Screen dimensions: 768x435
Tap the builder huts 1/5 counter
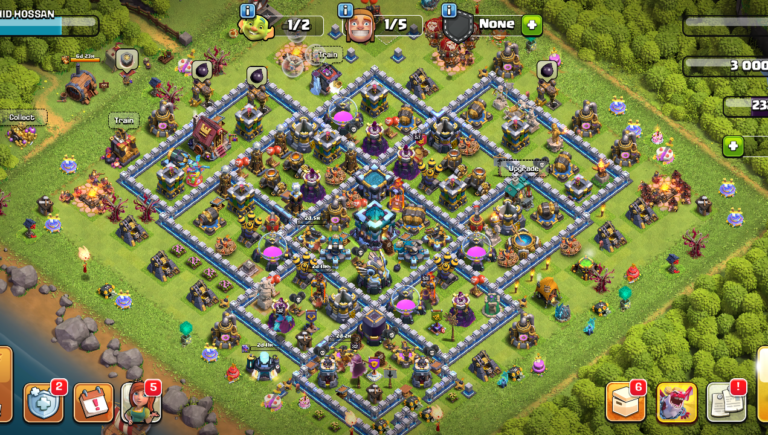pyautogui.click(x=393, y=24)
